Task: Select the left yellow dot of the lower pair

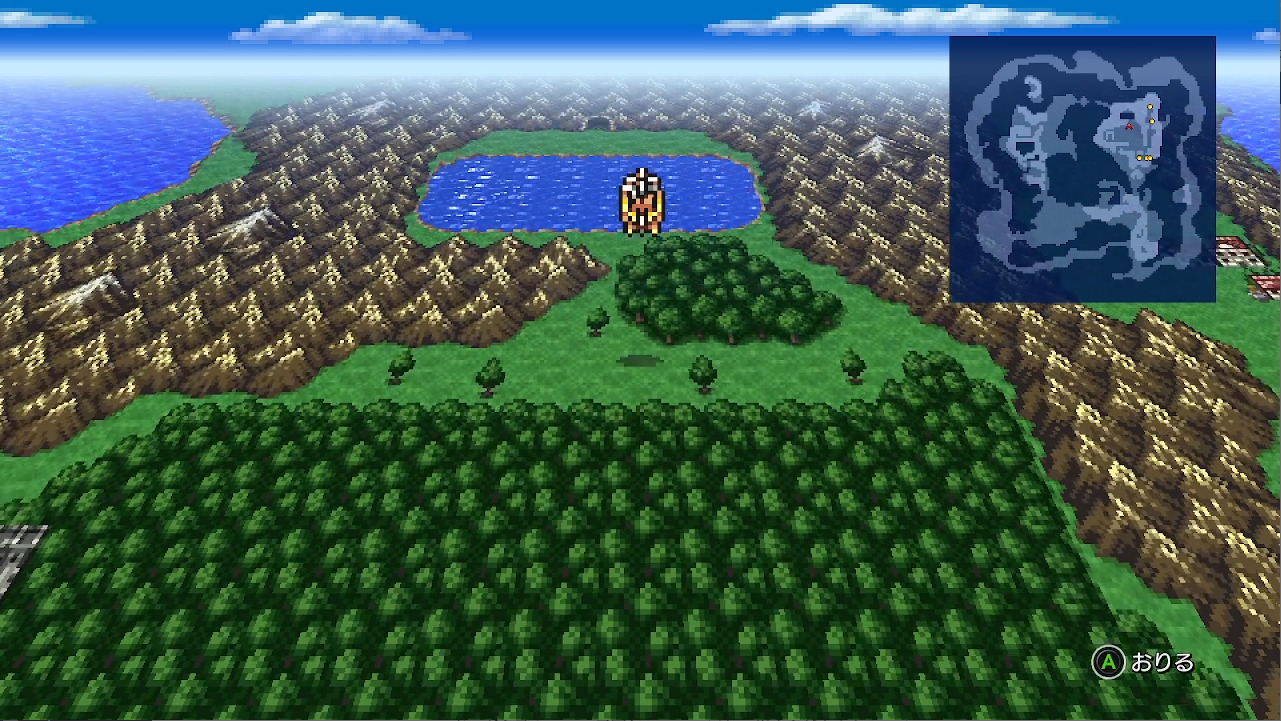Action: click(1140, 158)
